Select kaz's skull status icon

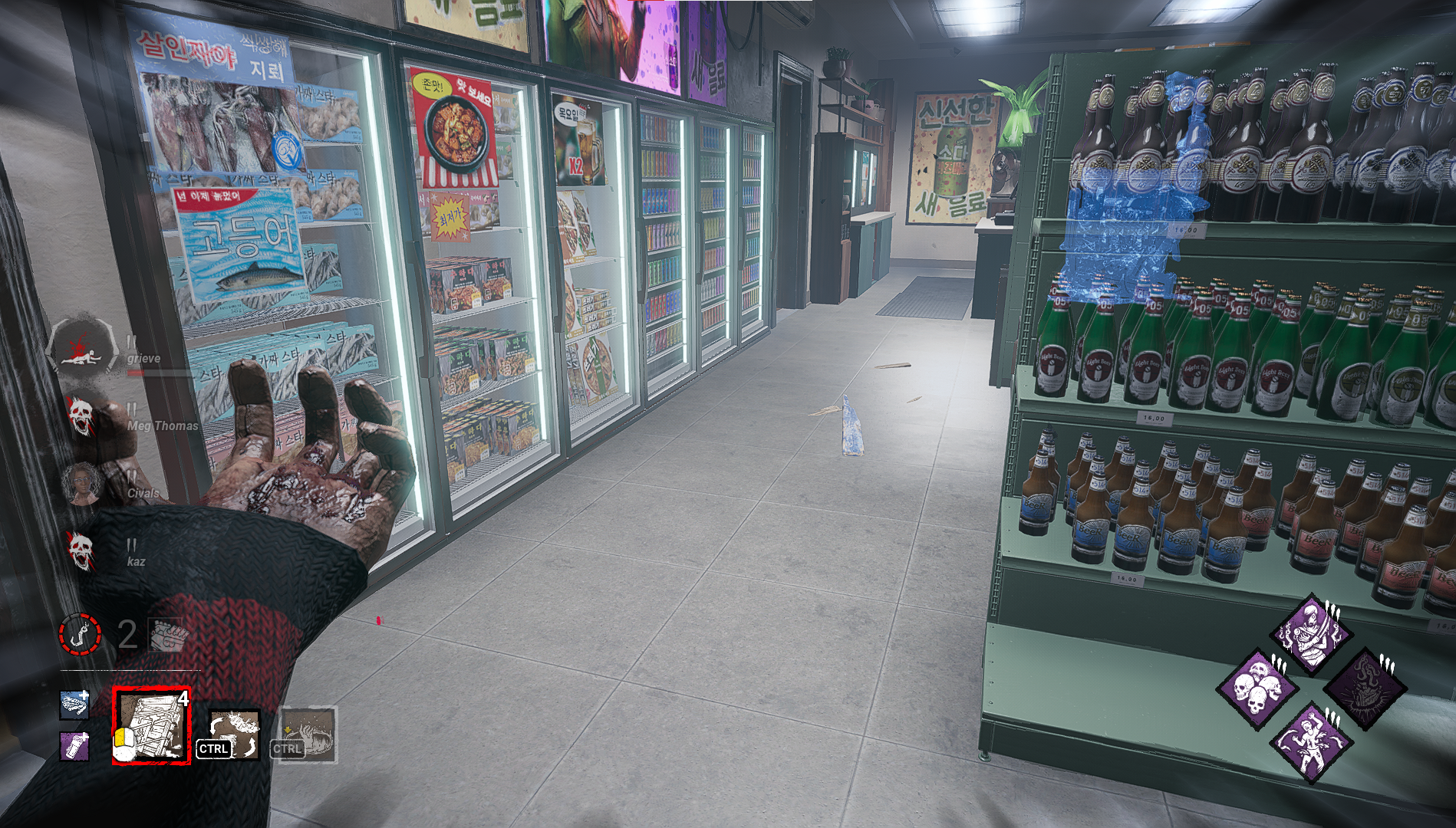(x=81, y=547)
